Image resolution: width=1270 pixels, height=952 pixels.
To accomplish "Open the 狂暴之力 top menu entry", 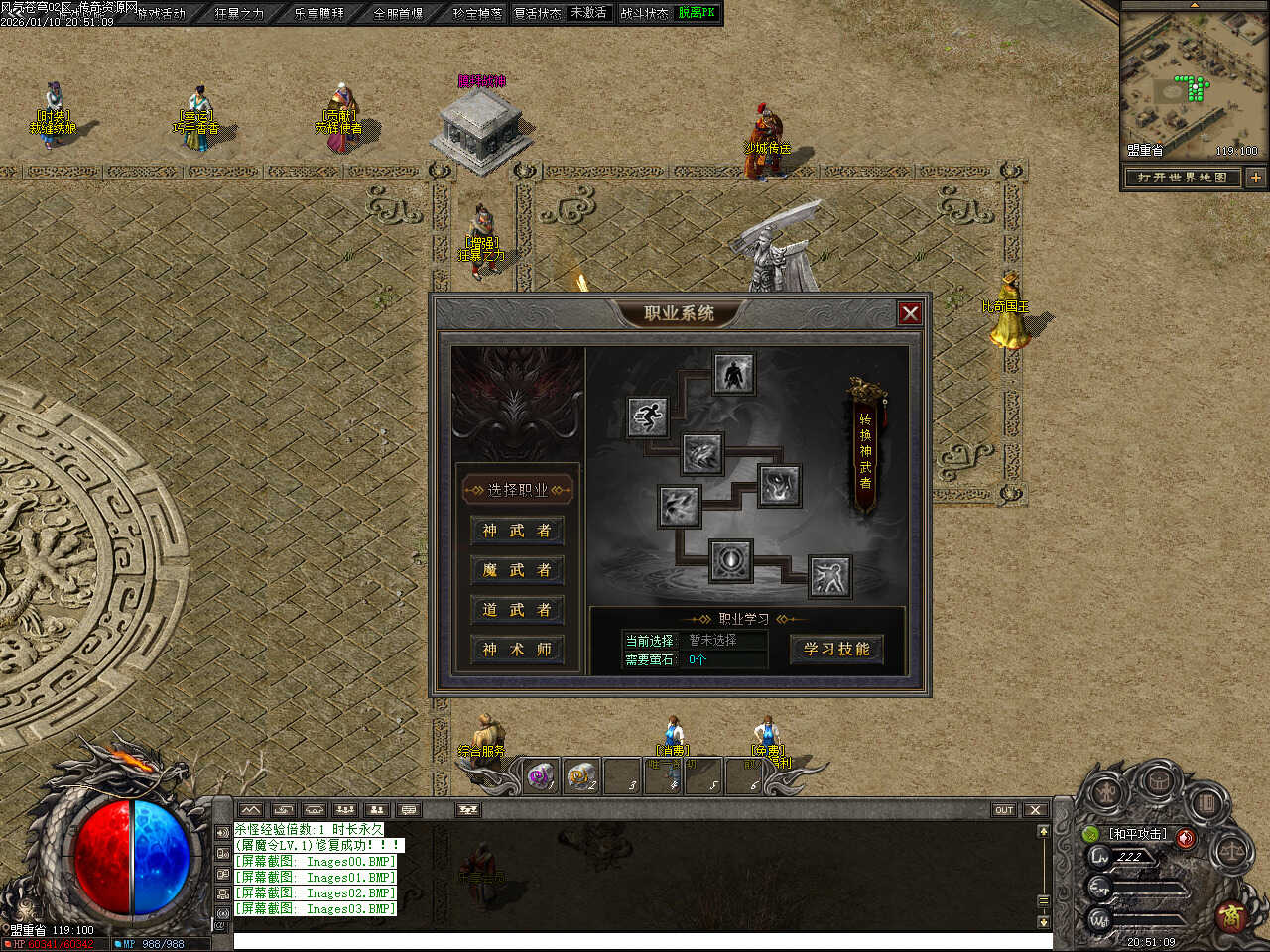I will click(239, 13).
